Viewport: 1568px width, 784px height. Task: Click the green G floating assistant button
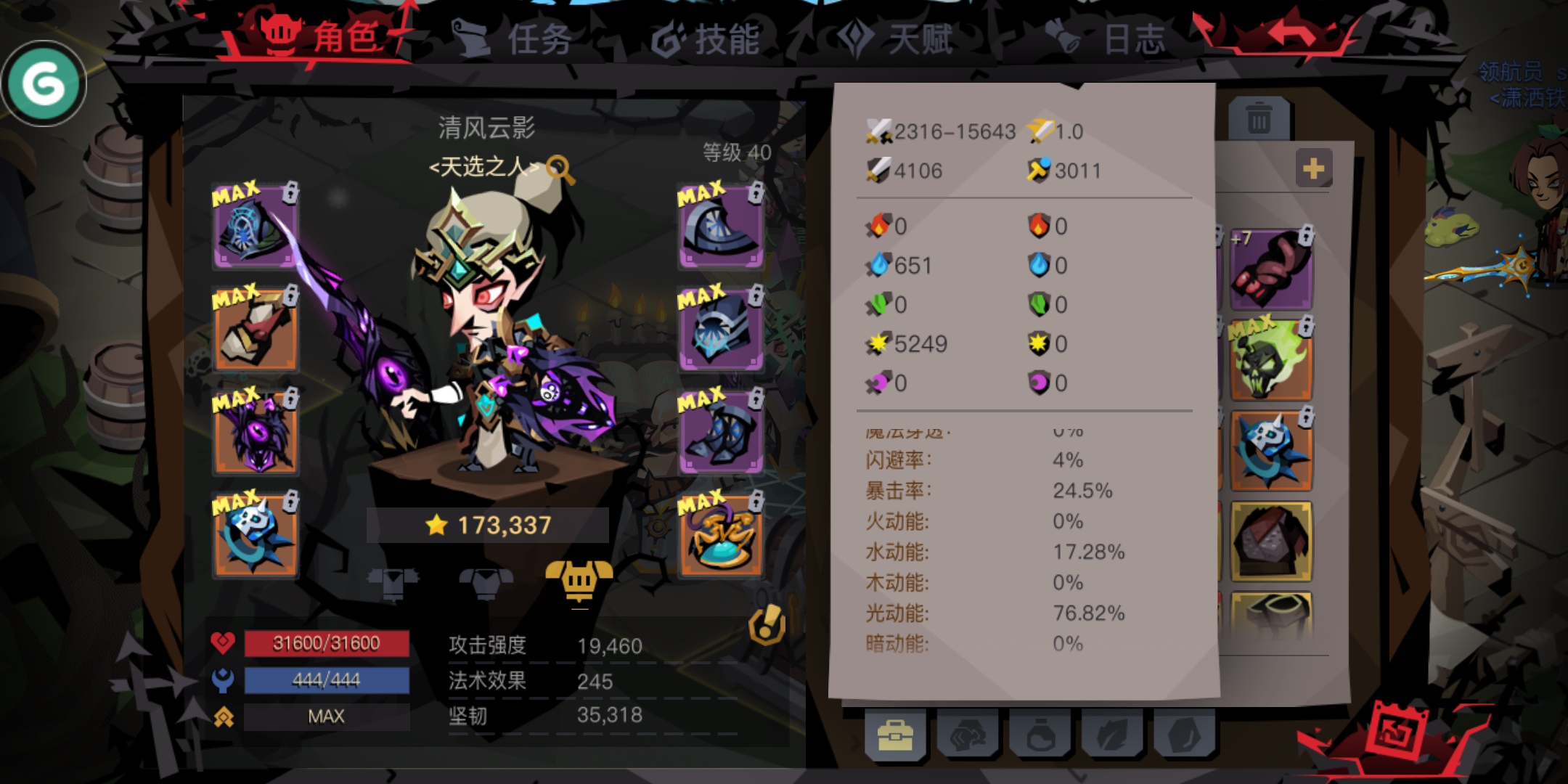pos(45,83)
